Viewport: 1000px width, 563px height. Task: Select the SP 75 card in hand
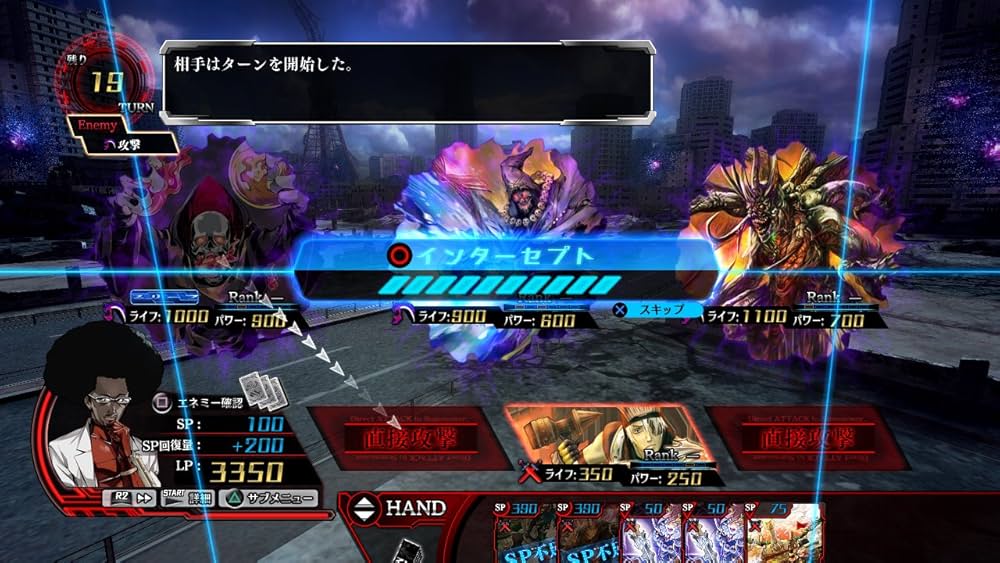click(787, 533)
